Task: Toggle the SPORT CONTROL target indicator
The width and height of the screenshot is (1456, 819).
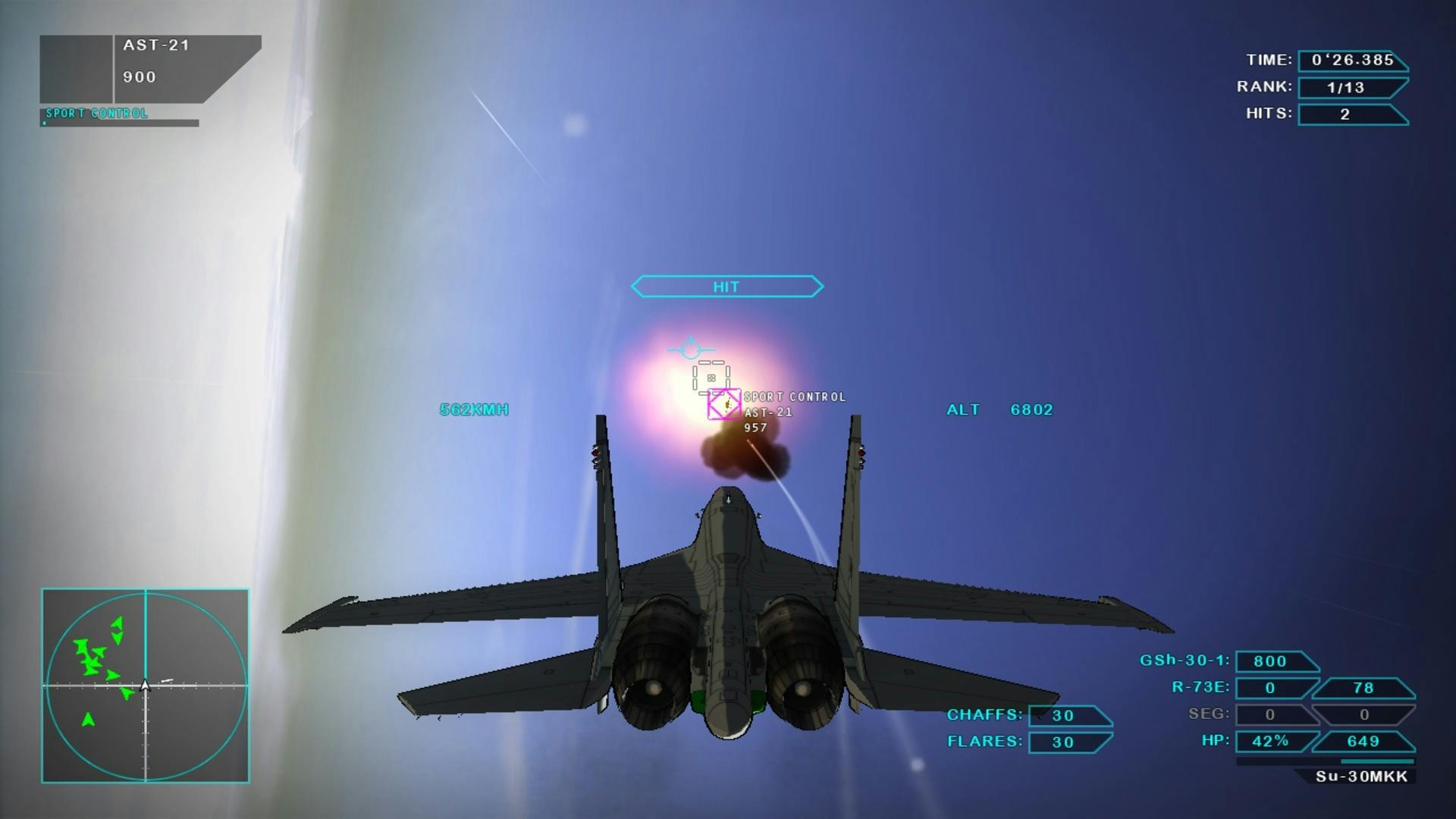Action: coord(794,396)
